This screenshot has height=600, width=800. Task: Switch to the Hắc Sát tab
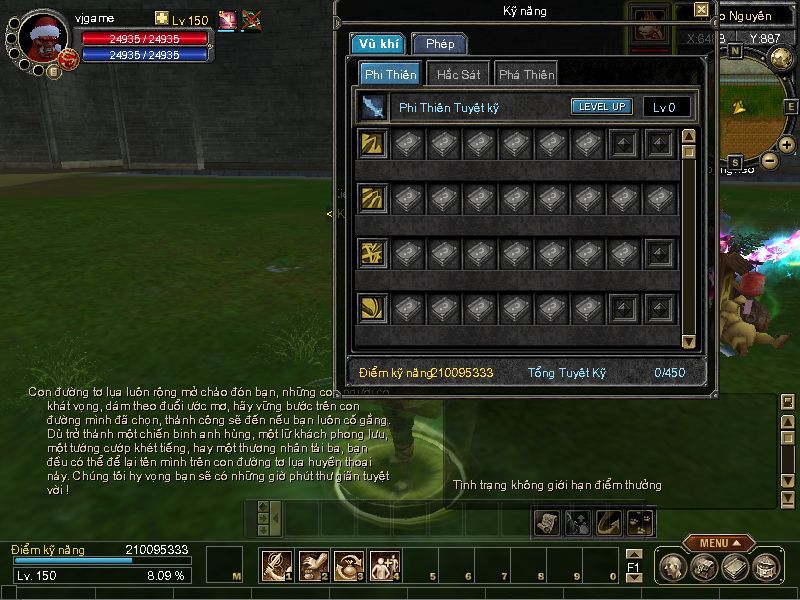click(x=457, y=75)
